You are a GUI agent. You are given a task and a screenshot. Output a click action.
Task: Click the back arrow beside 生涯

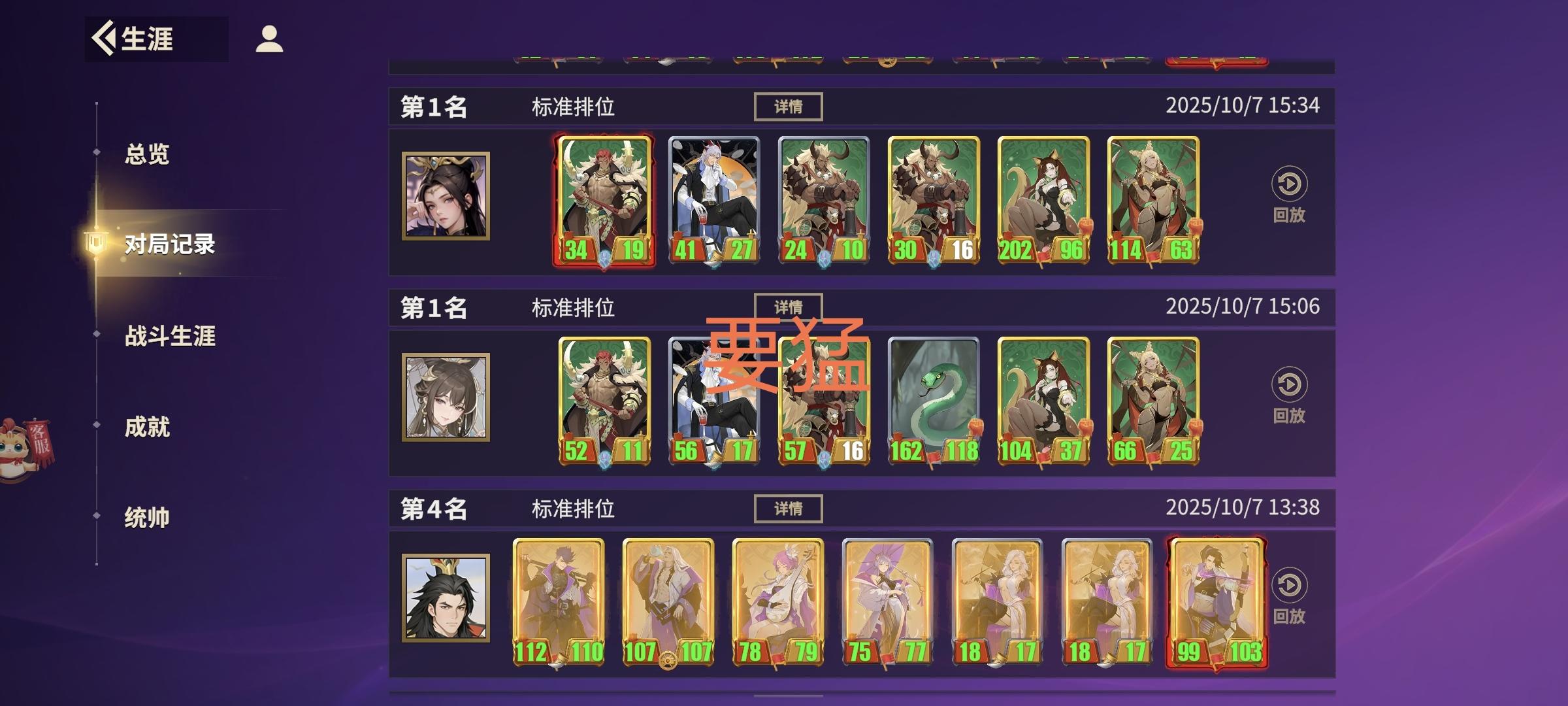103,37
